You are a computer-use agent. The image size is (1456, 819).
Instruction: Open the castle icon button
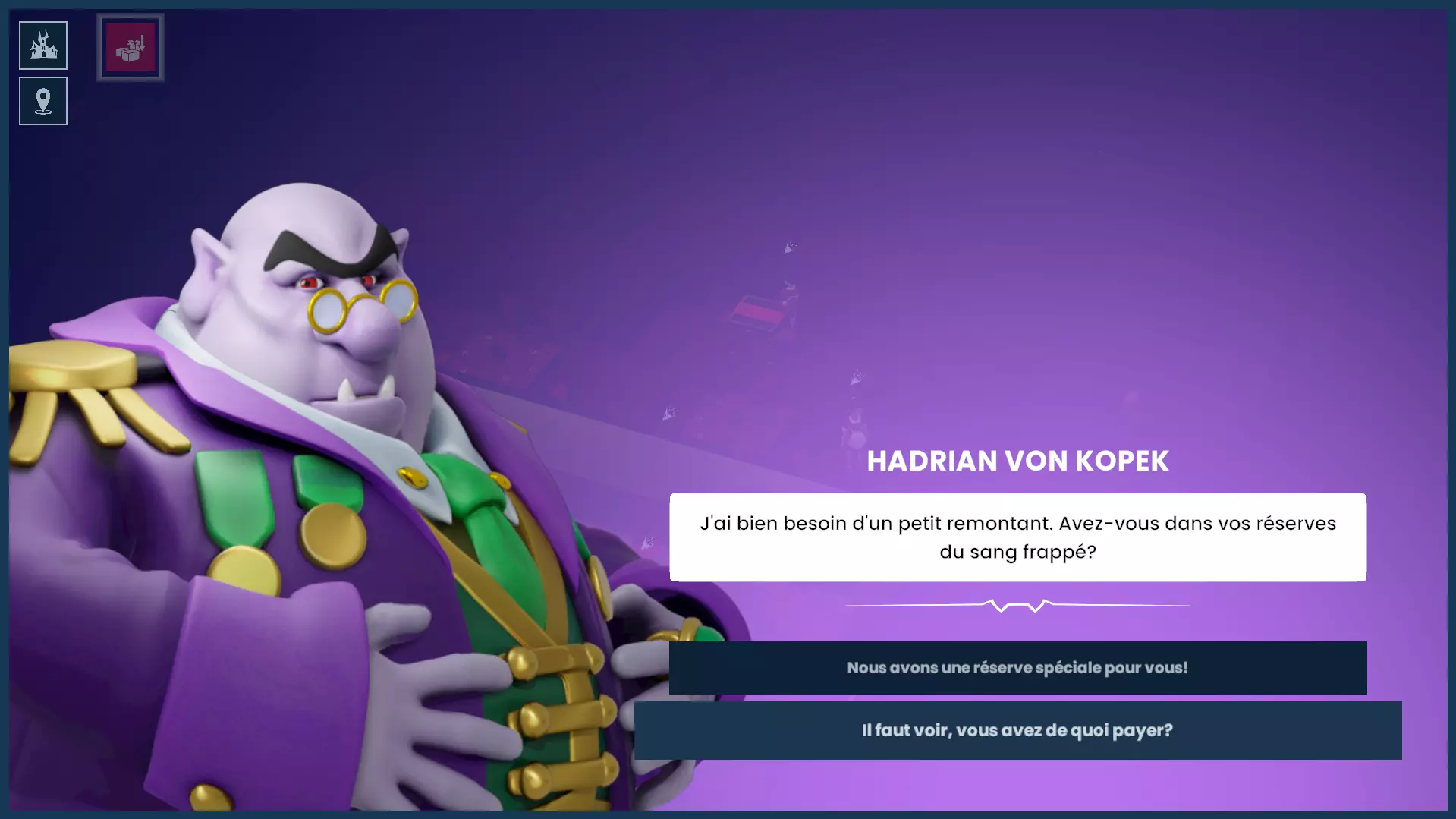click(43, 46)
